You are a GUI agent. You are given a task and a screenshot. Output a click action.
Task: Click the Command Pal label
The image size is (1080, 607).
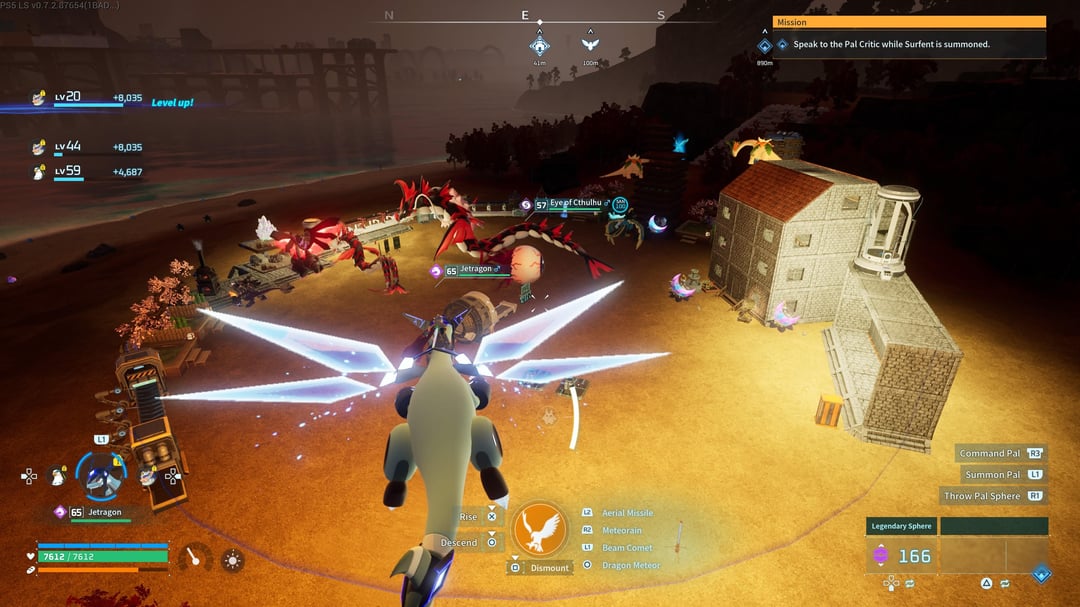click(990, 453)
